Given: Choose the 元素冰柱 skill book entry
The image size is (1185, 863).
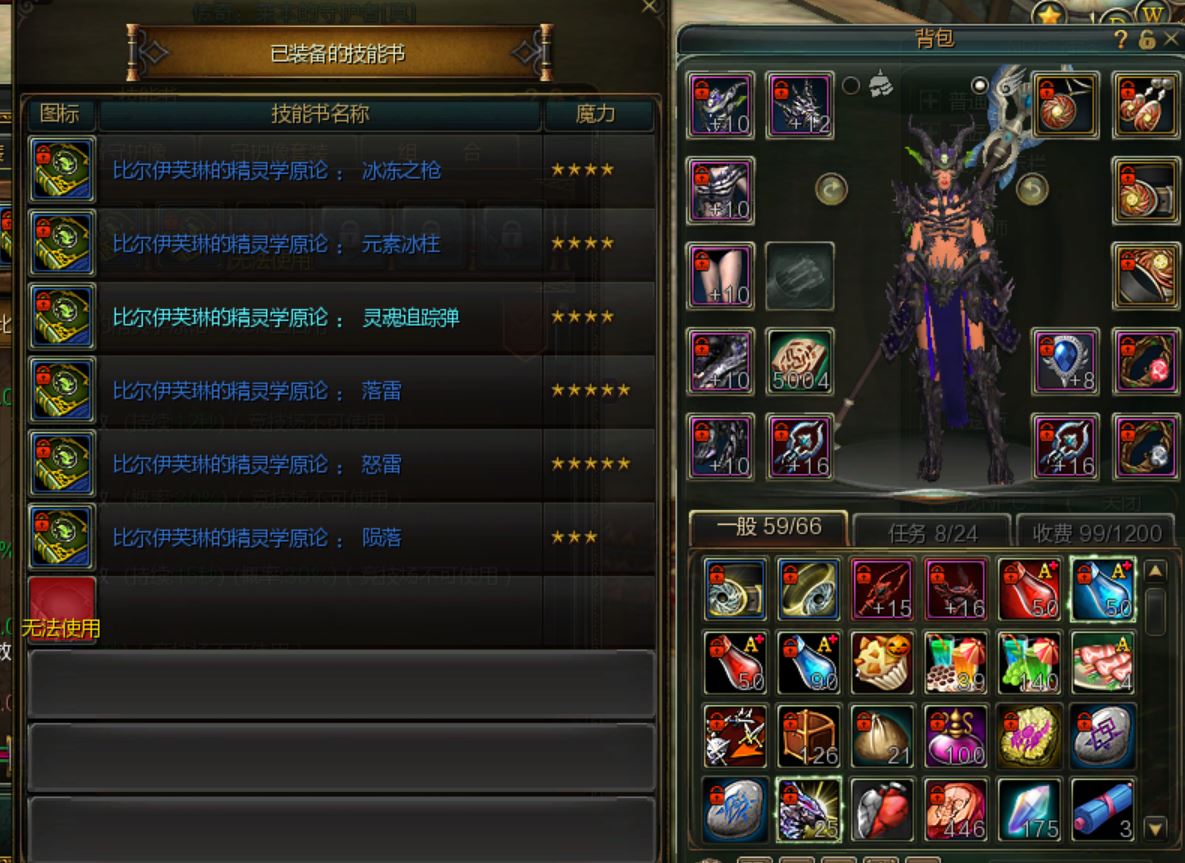Looking at the screenshot, I should [340, 244].
